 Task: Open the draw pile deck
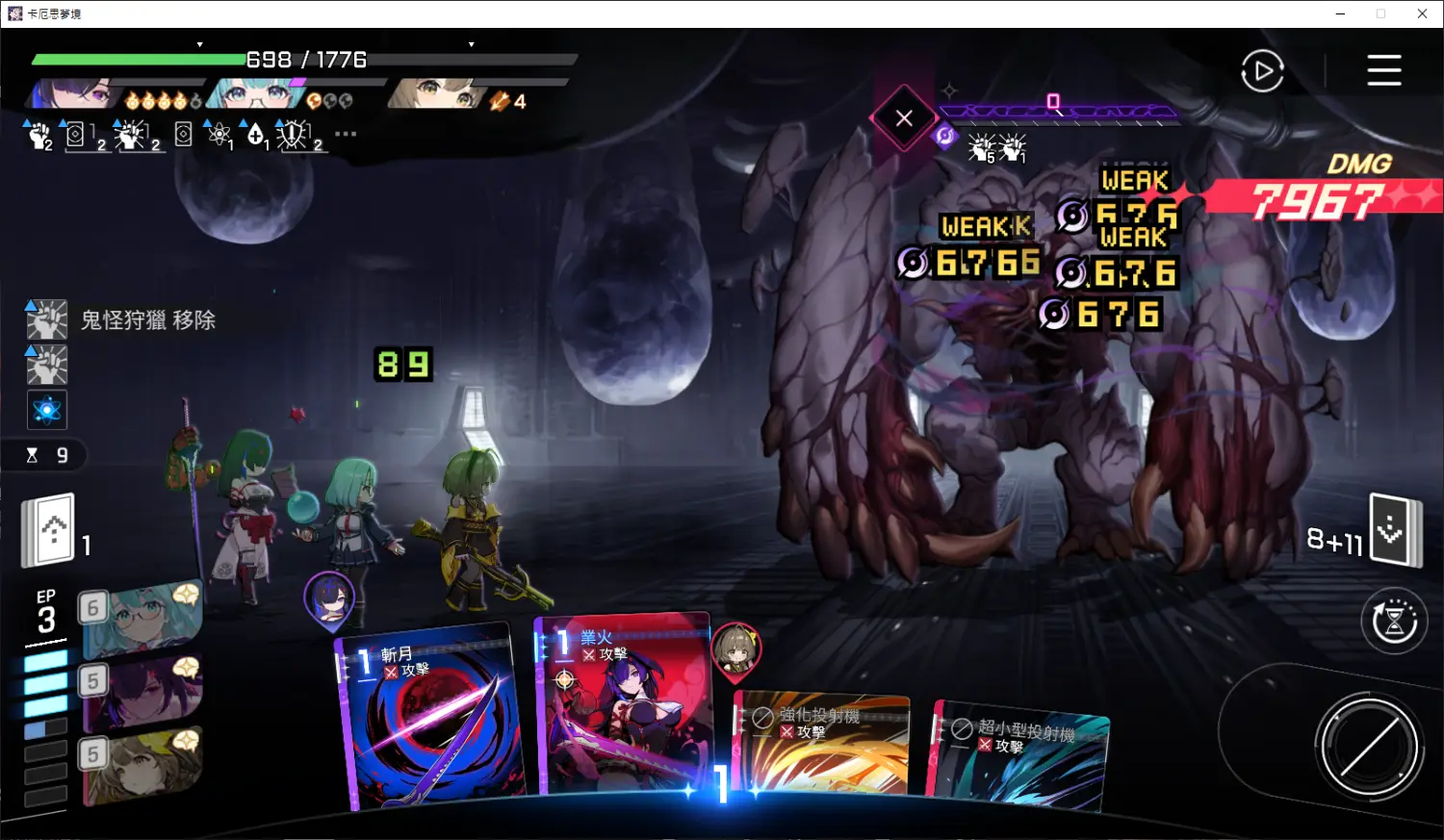(x=50, y=530)
